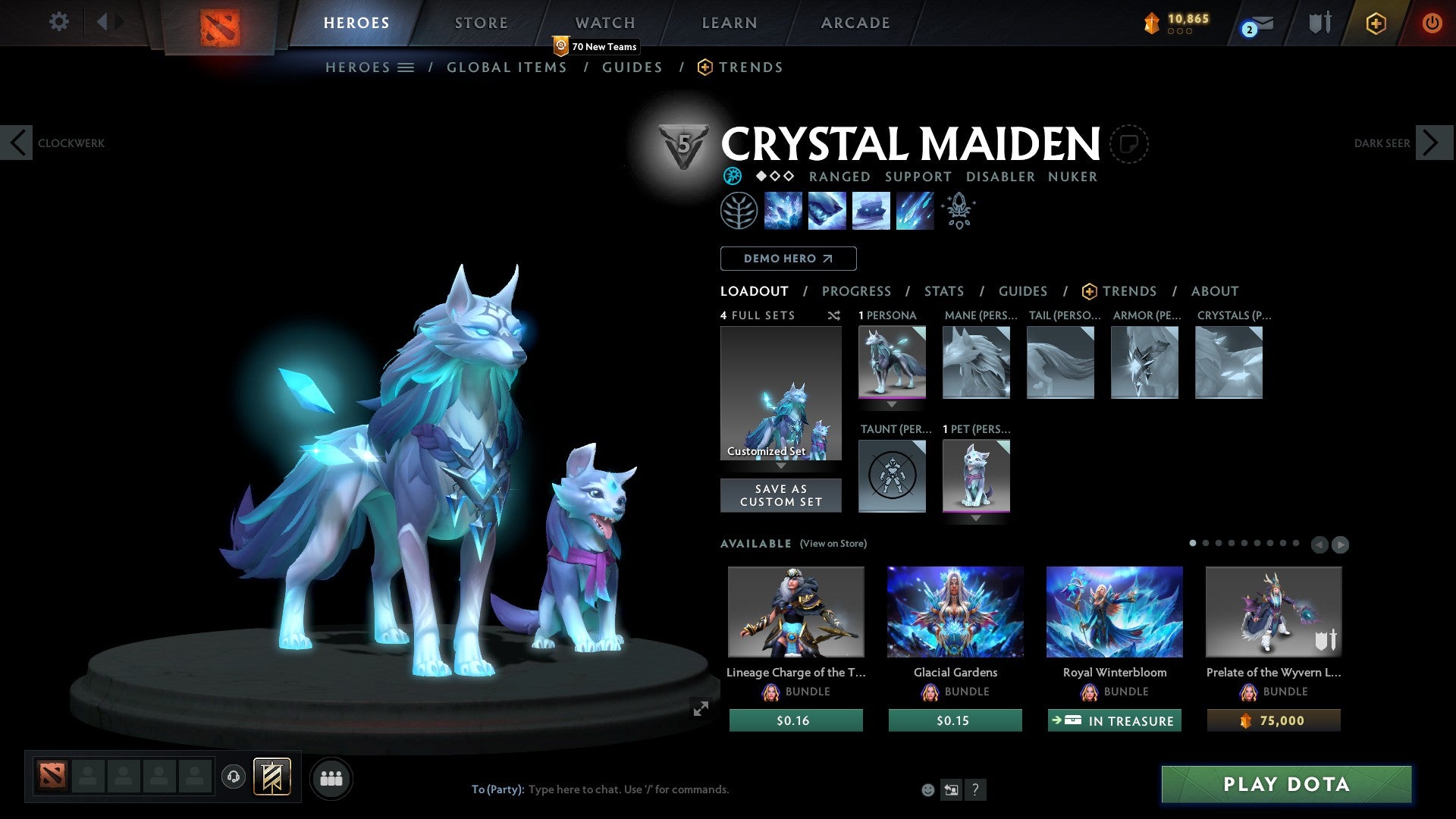Go back to Clockwerk with the left arrow
Screen dimensions: 1456x819
pyautogui.click(x=17, y=142)
